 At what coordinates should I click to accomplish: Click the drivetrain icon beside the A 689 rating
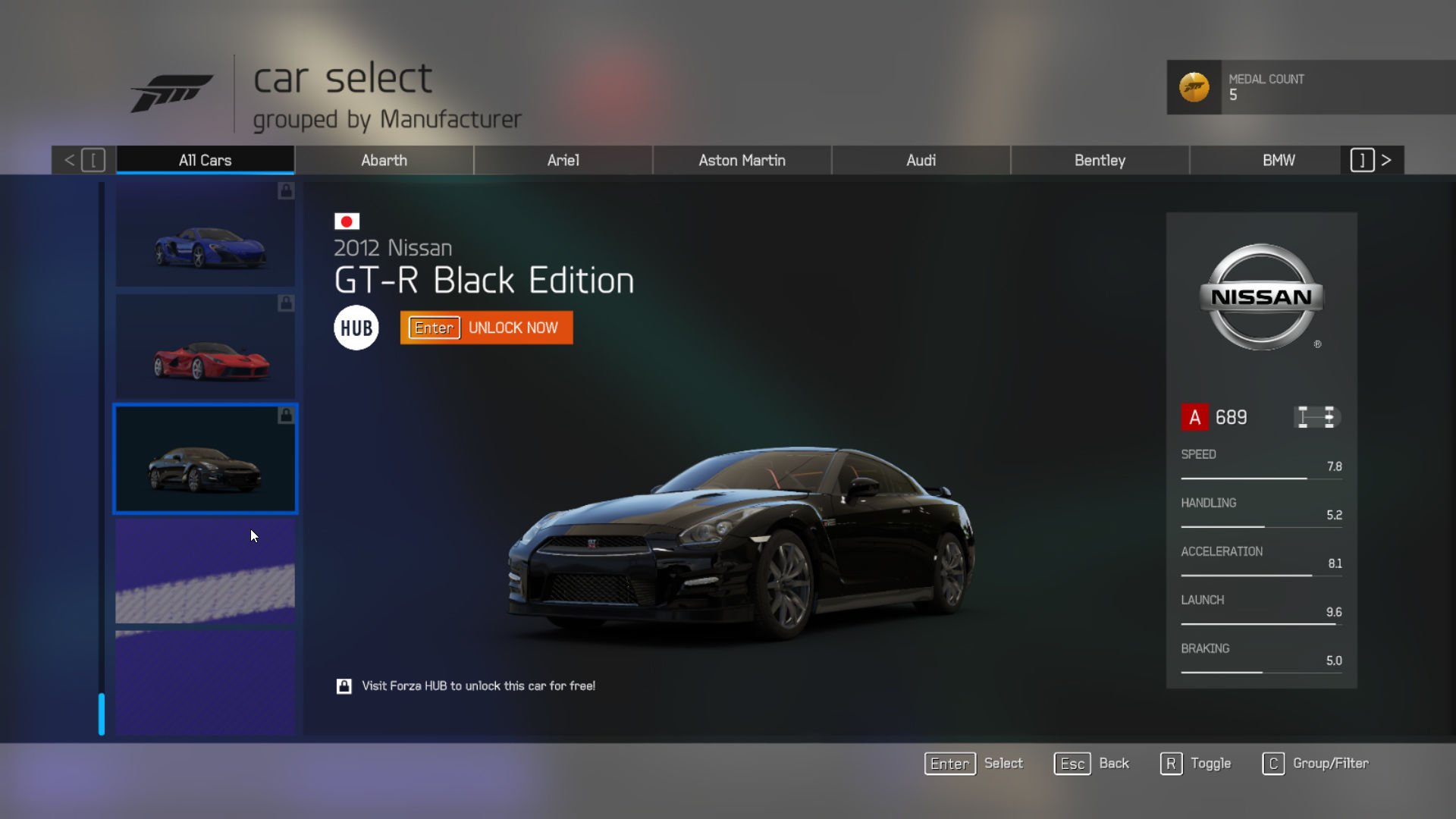click(1317, 417)
